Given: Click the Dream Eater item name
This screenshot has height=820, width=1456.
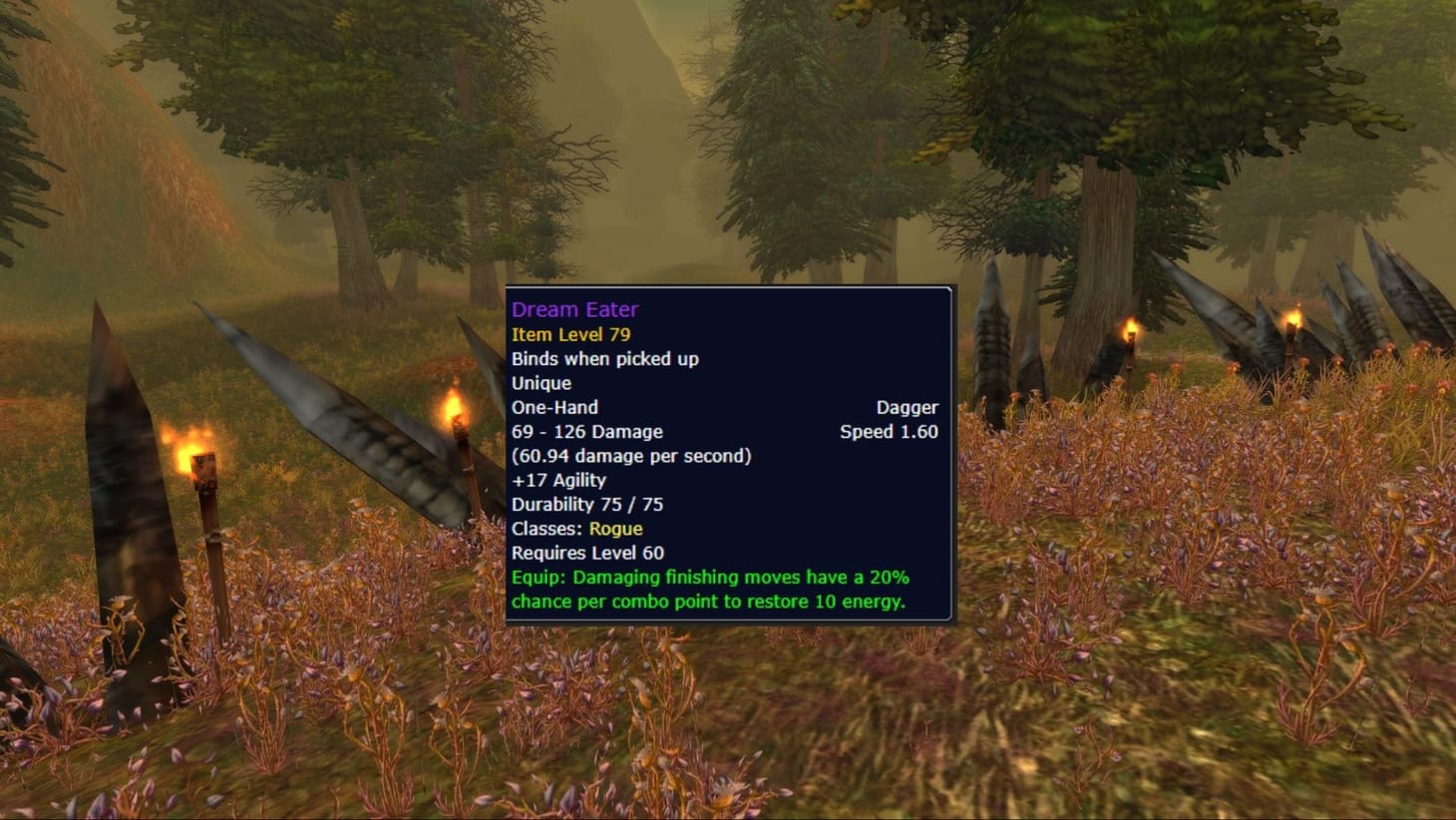Looking at the screenshot, I should pyautogui.click(x=575, y=309).
